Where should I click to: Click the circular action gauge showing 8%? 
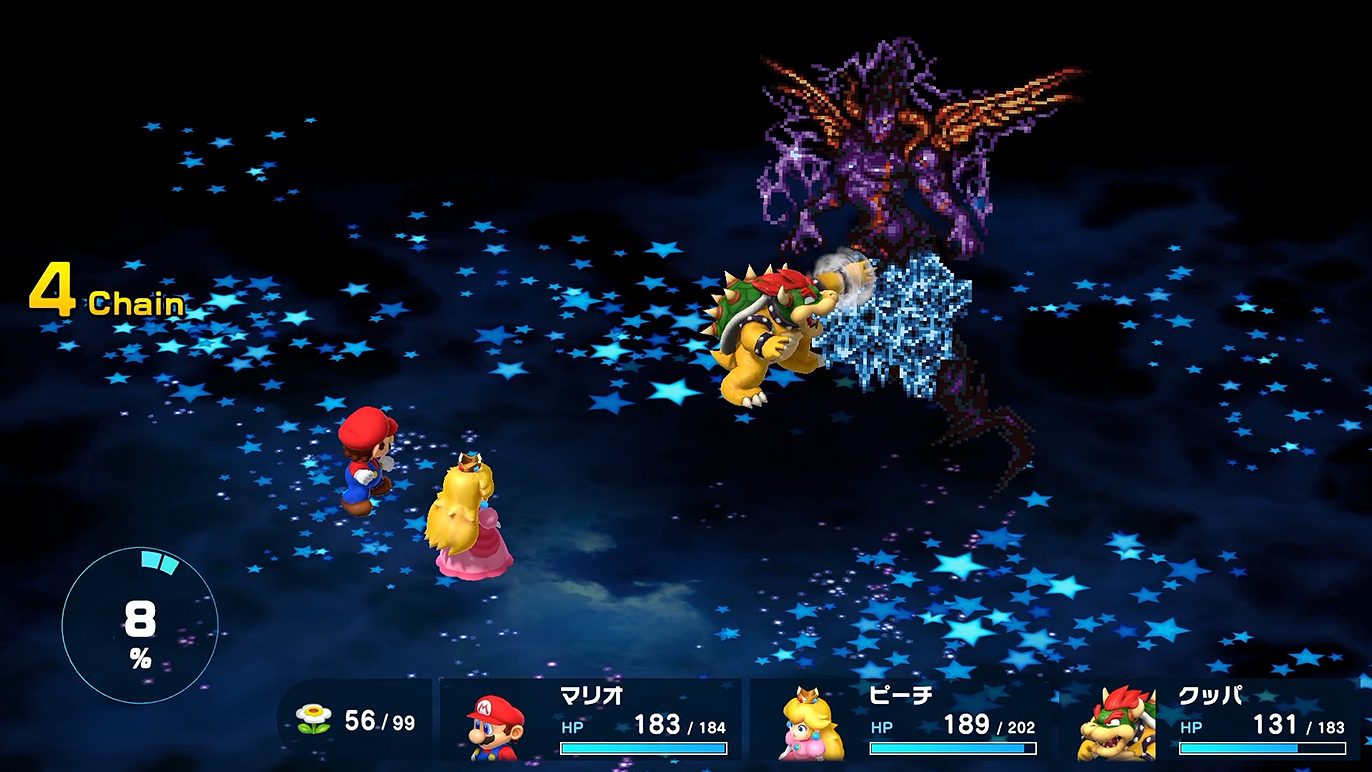[140, 626]
